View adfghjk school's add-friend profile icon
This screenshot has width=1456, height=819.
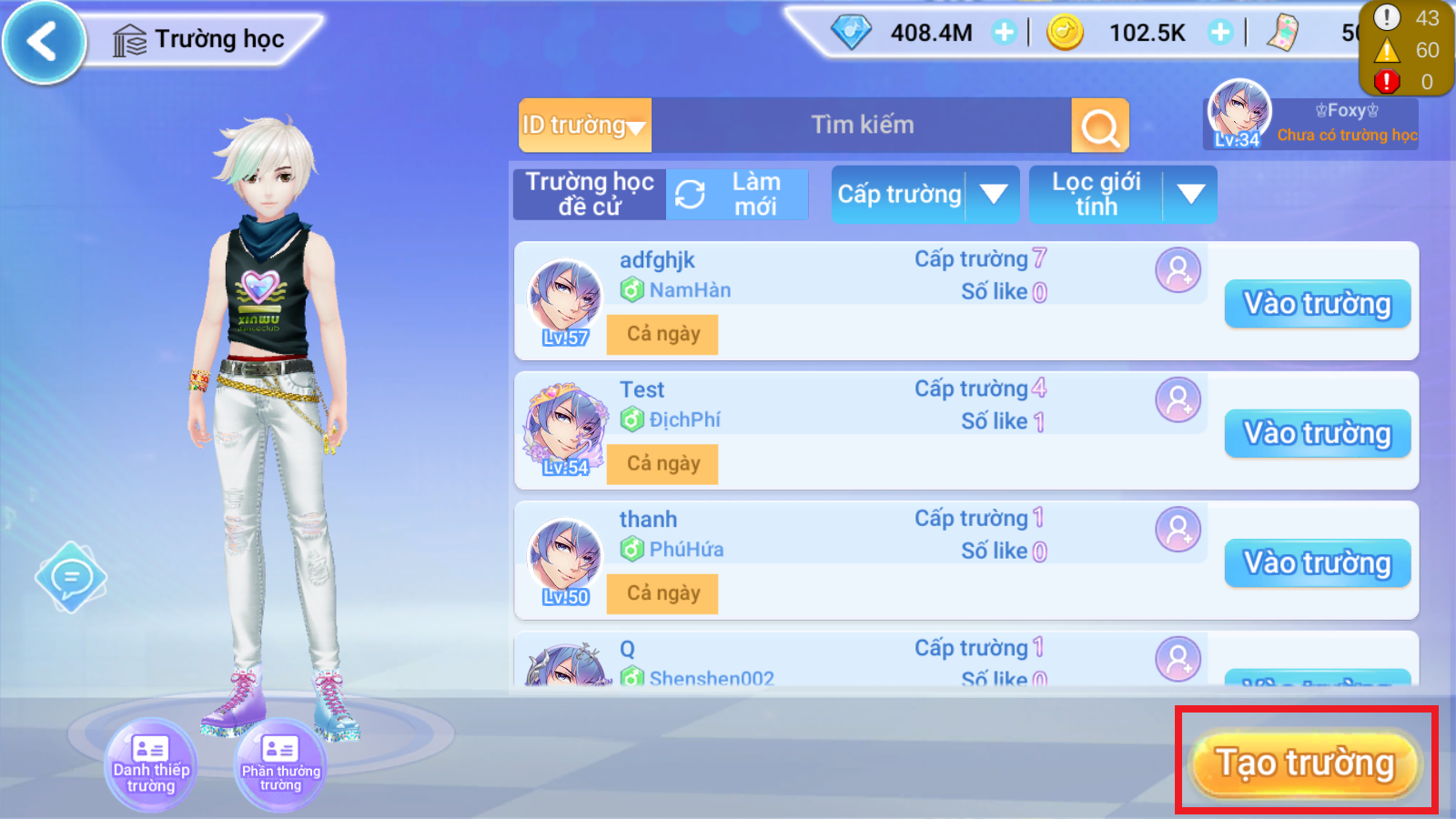(x=1178, y=270)
